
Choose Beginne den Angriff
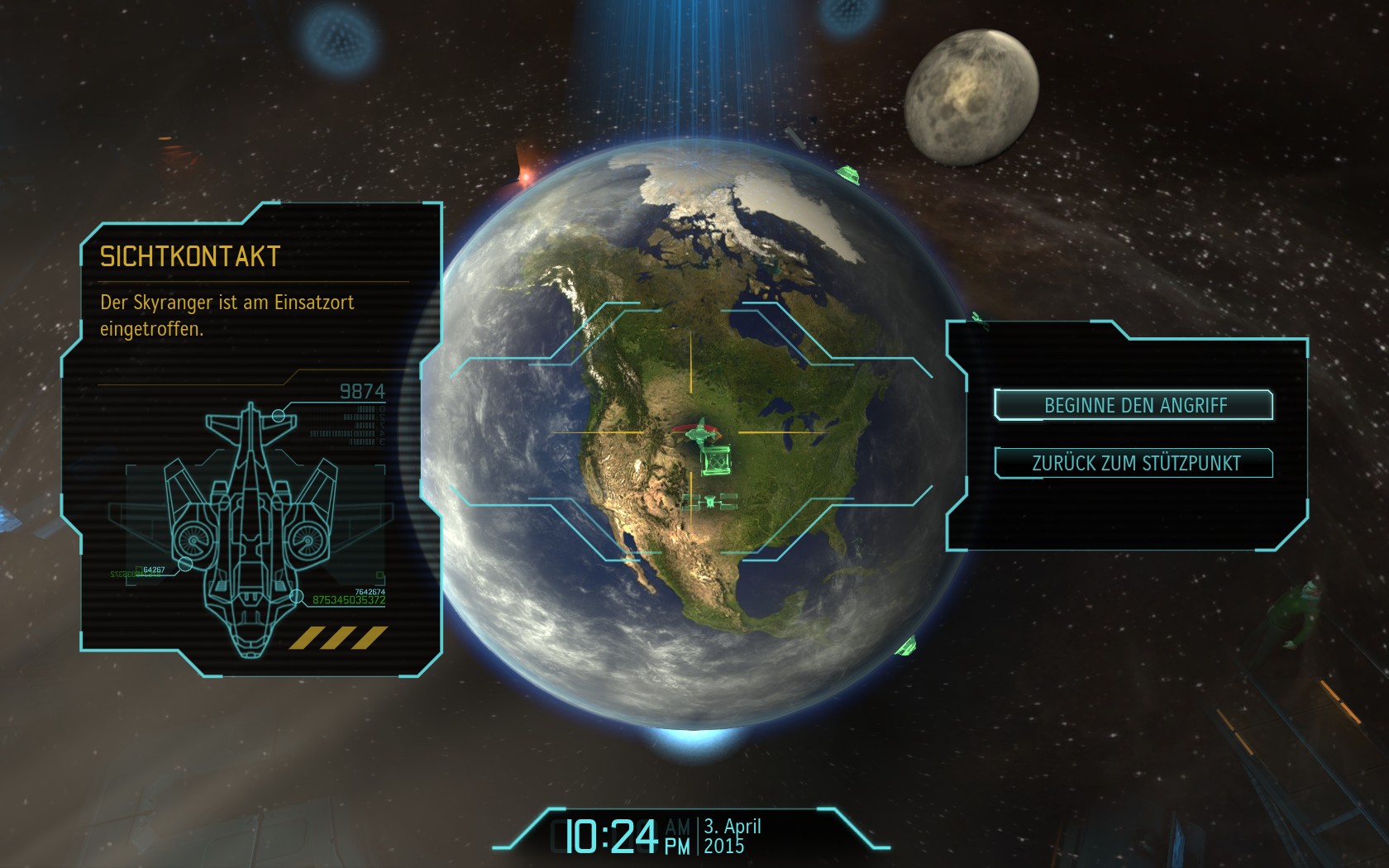tap(1134, 405)
